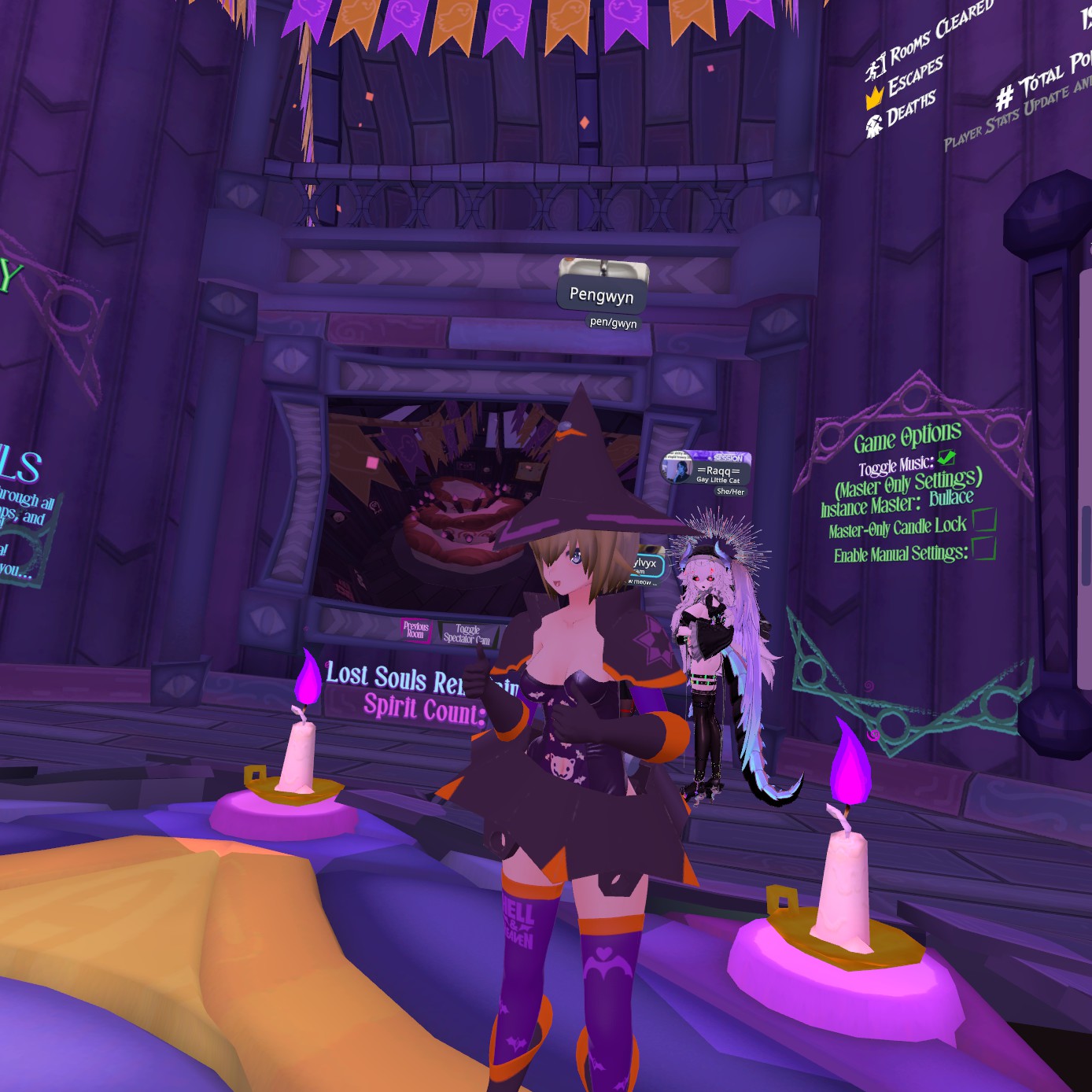Select the =Raqq= player nameplate
The width and height of the screenshot is (1092, 1092).
(708, 470)
